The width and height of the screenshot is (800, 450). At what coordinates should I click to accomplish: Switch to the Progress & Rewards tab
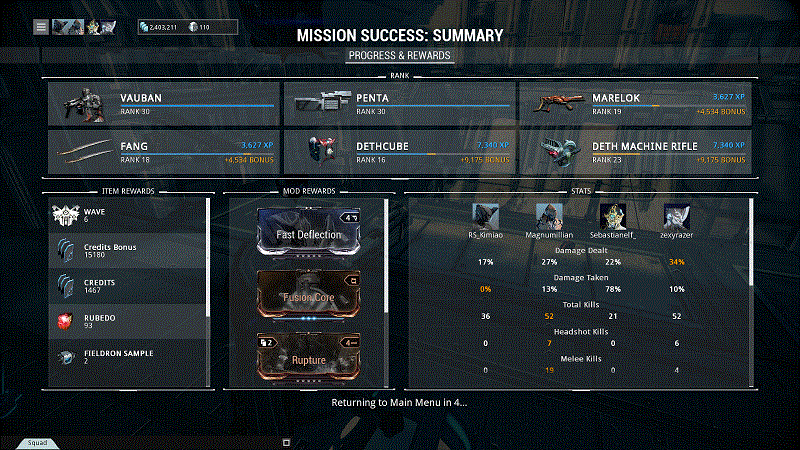(400, 55)
